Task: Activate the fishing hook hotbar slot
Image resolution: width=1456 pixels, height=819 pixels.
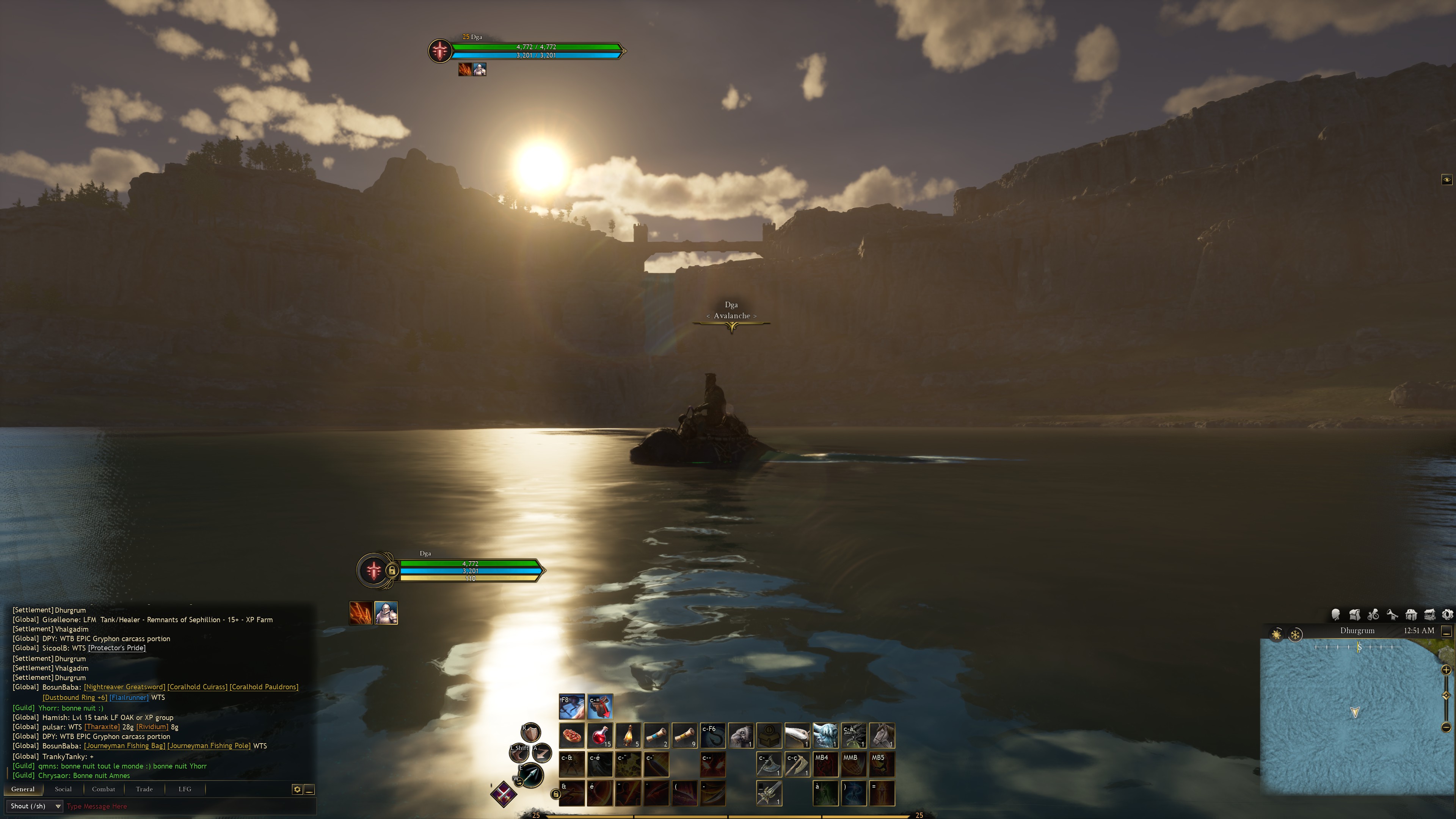Action: [x=713, y=735]
